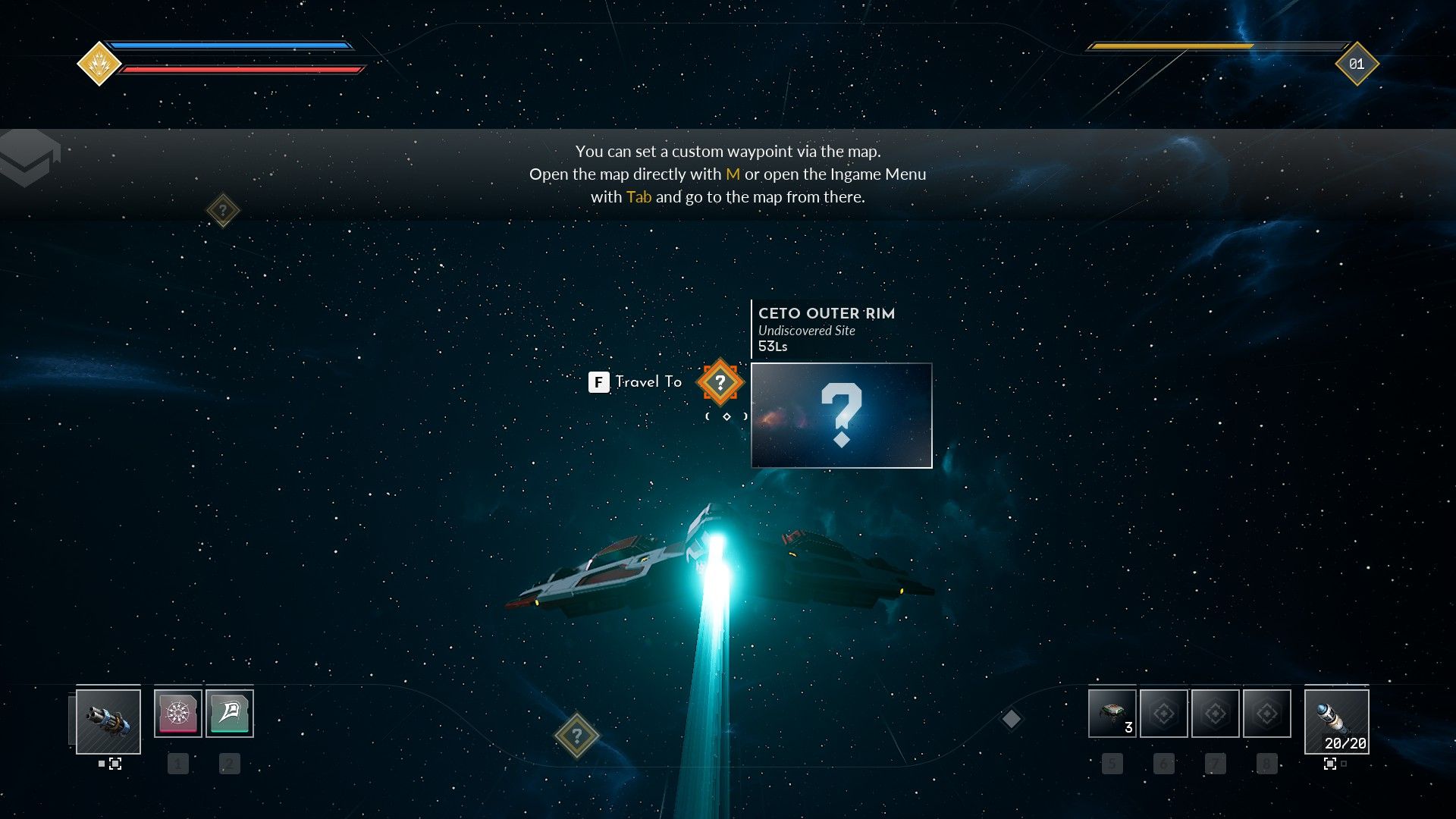1456x819 pixels.
Task: Switch to the secondary missile slot bracket
Action: [1331, 764]
